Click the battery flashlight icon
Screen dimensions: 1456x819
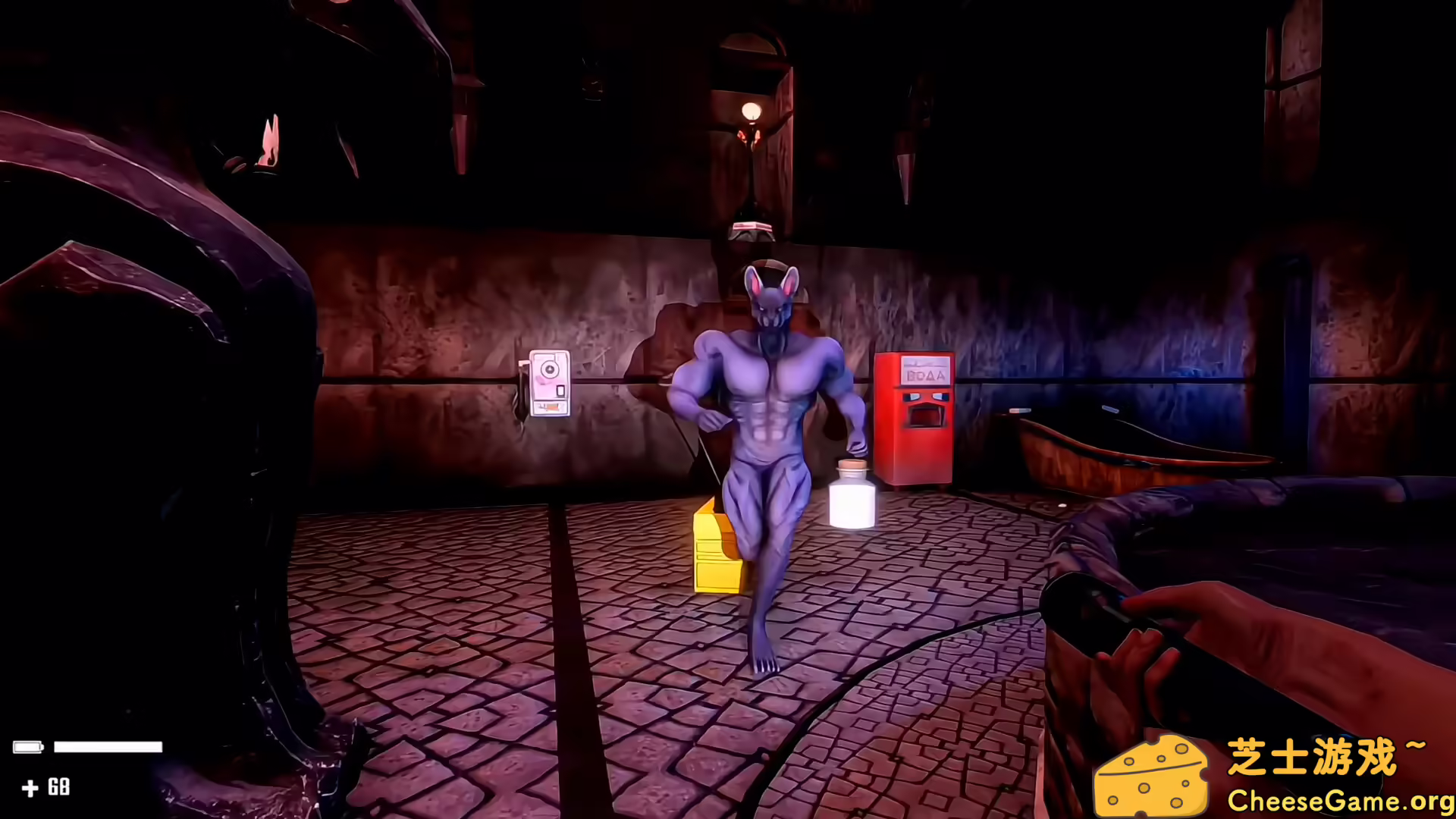[29, 747]
